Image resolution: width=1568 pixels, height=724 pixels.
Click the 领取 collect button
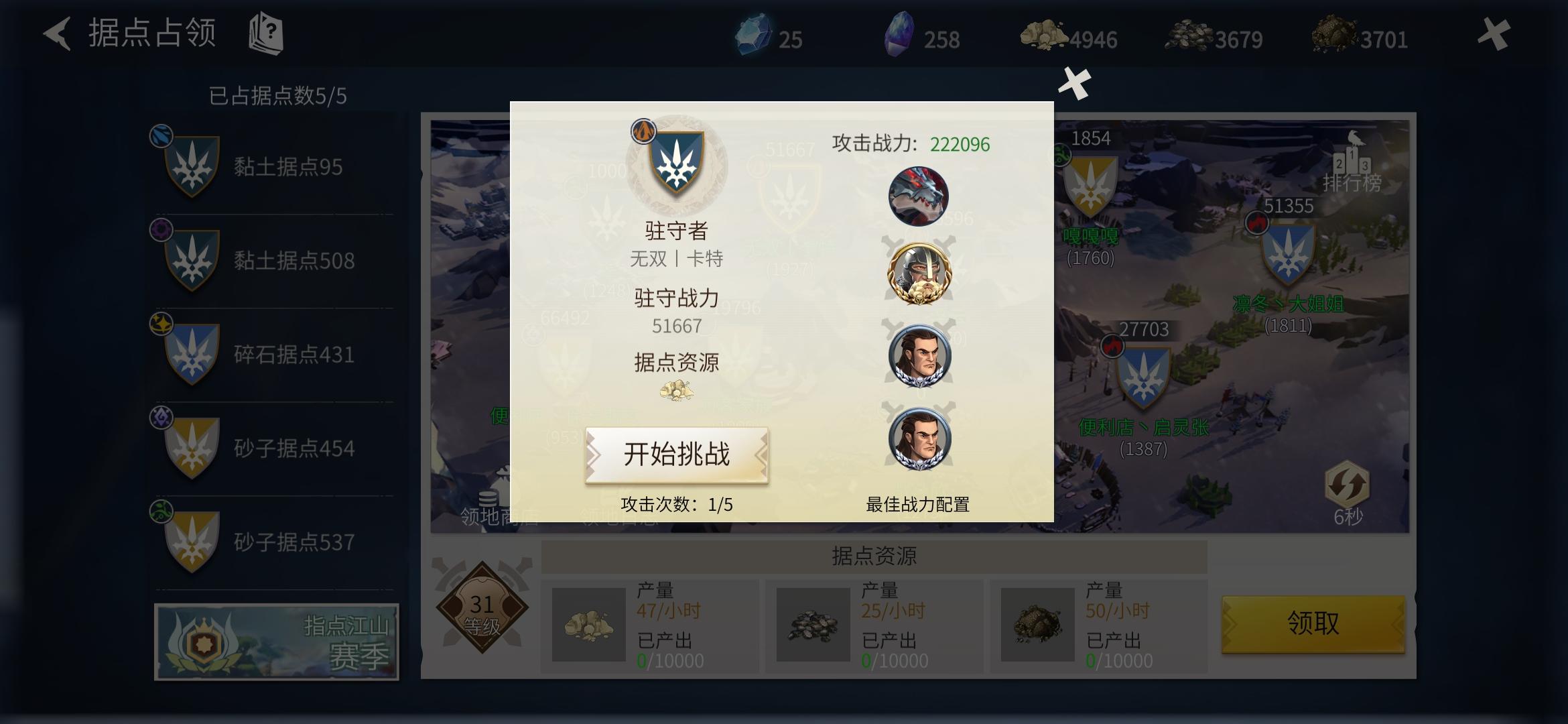(x=1312, y=623)
